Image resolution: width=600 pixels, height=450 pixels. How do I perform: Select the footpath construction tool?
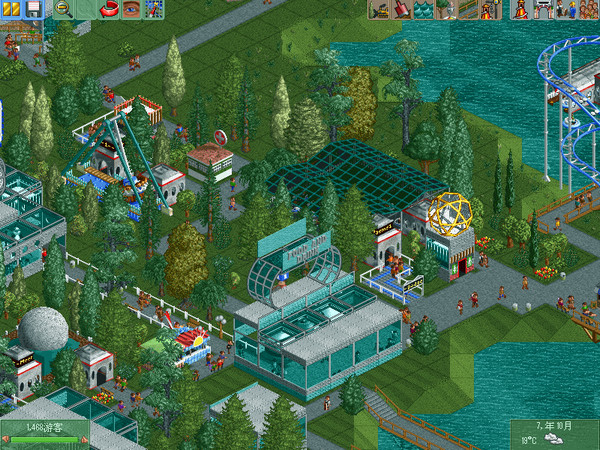[x=467, y=9]
